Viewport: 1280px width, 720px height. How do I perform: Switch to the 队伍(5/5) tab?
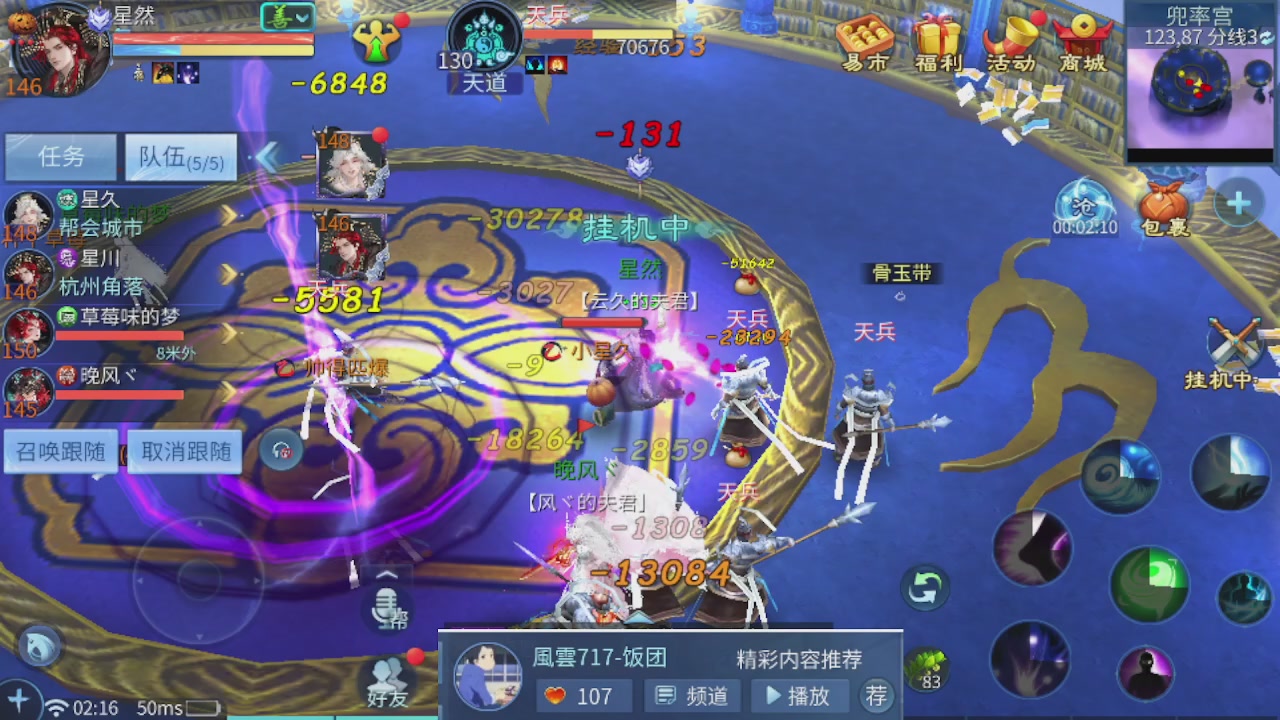[x=180, y=158]
